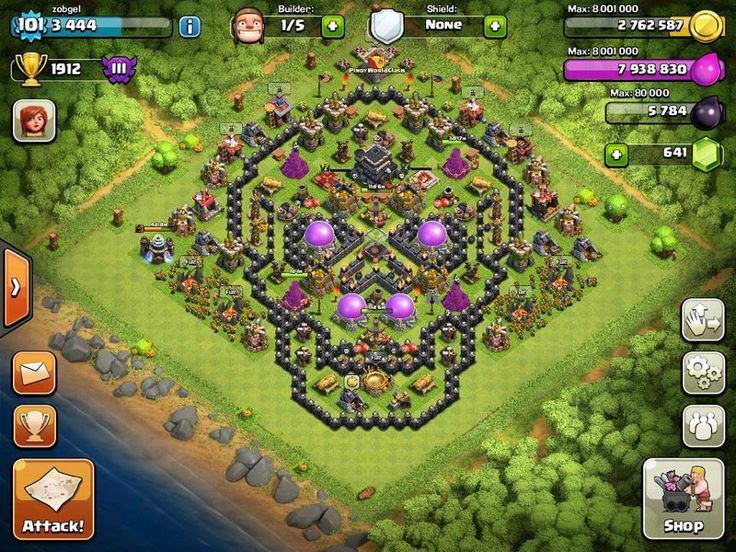Viewport: 736px width, 552px height.
Task: Tap the purple league badge
Action: click(119, 69)
